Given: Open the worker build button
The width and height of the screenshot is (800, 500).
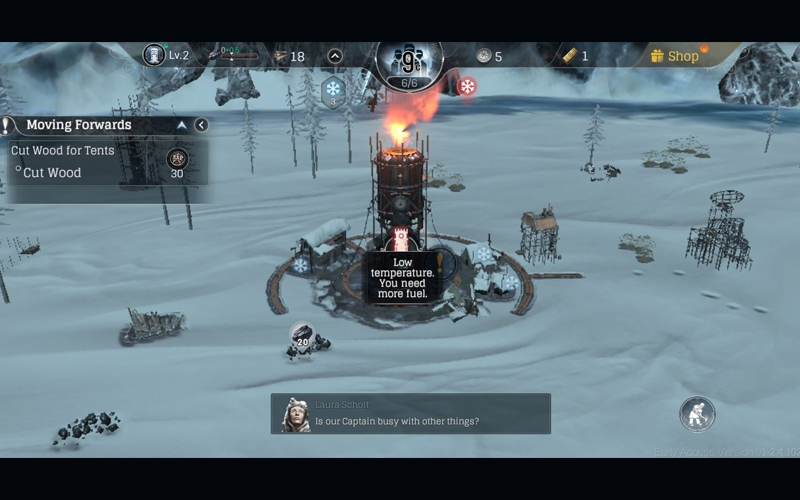Looking at the screenshot, I should [697, 413].
